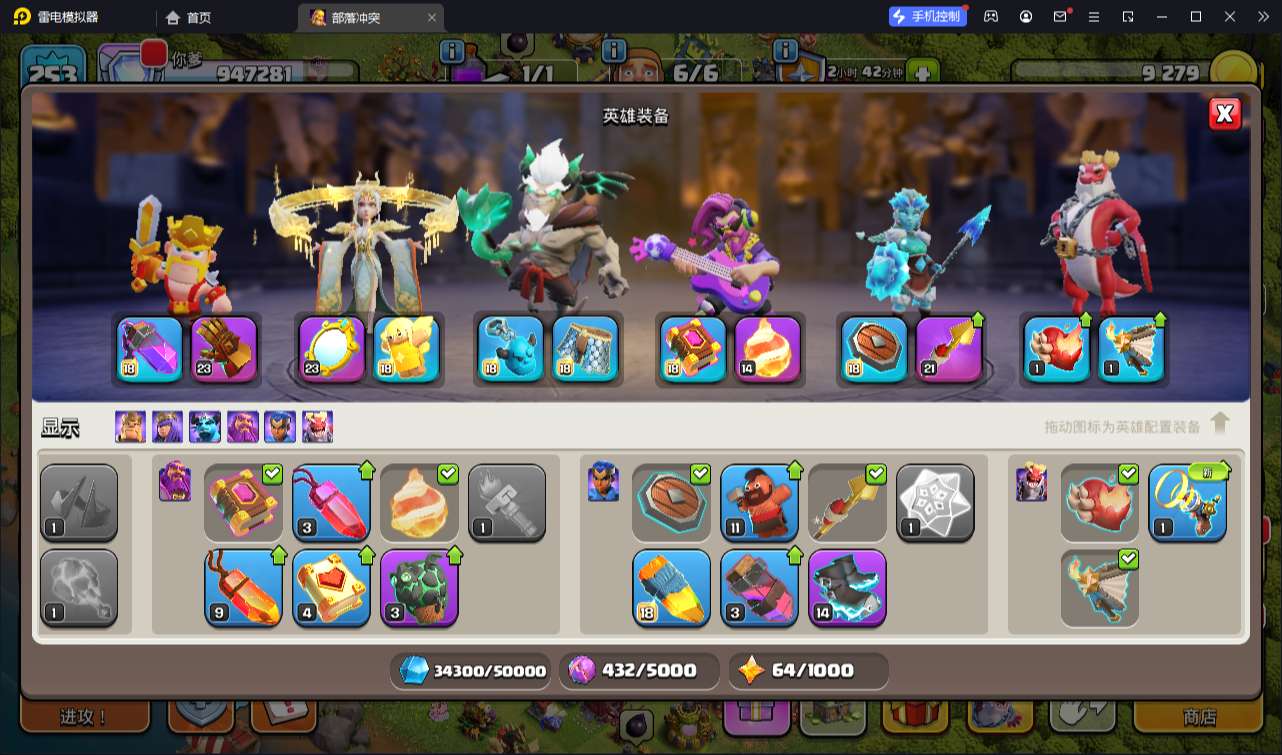Select the Barbarian King's spiky gauntlet equipment

224,349
